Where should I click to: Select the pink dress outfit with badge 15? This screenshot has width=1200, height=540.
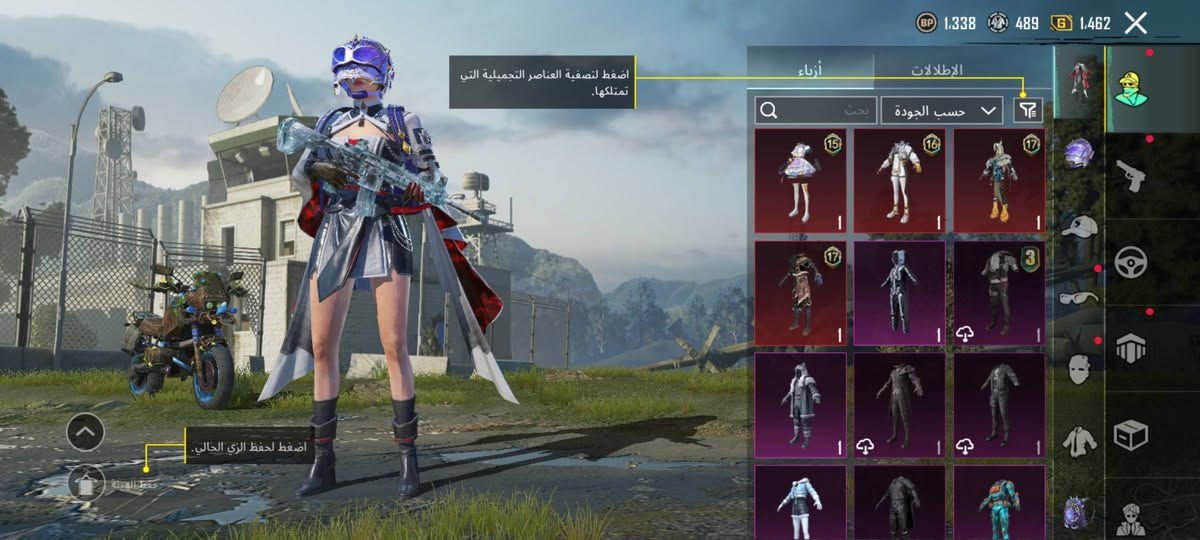click(x=800, y=180)
